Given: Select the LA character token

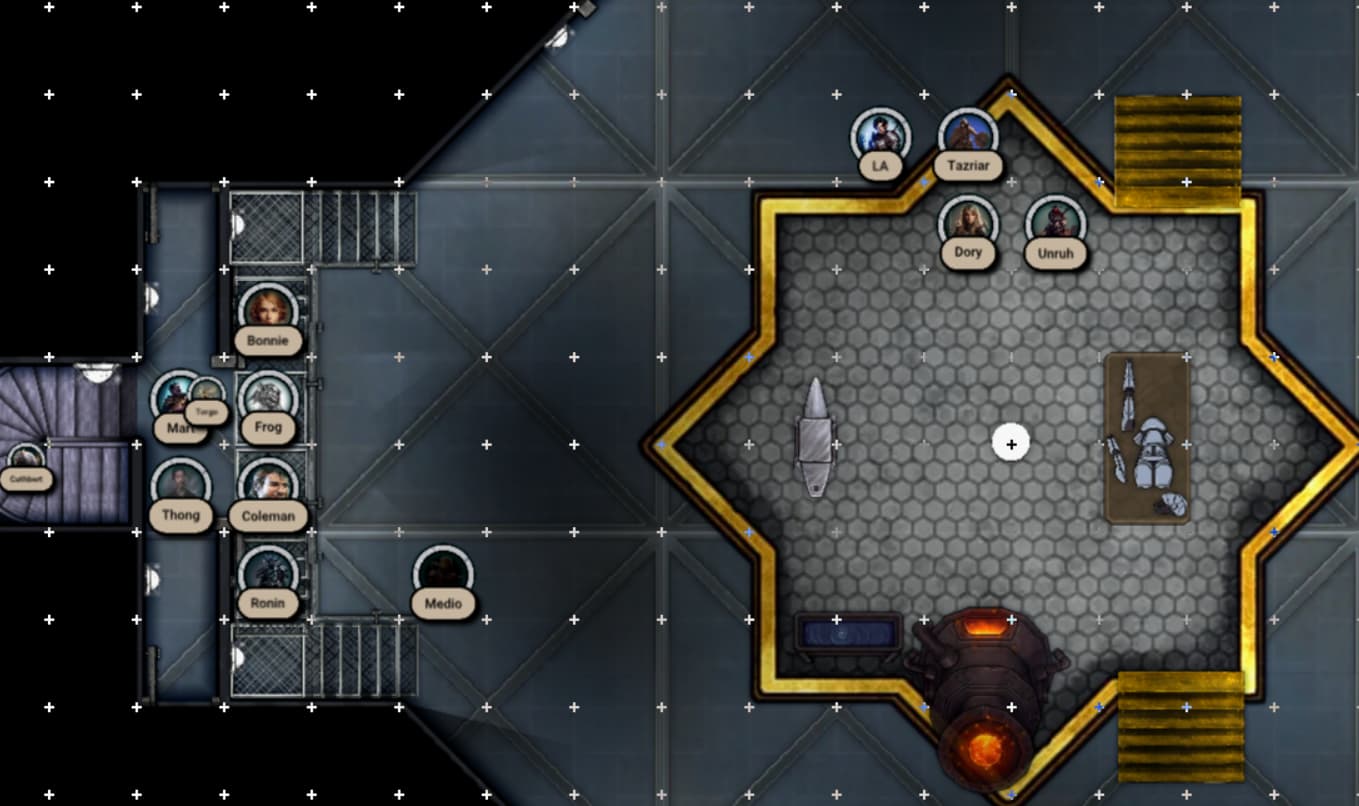Looking at the screenshot, I should [880, 137].
